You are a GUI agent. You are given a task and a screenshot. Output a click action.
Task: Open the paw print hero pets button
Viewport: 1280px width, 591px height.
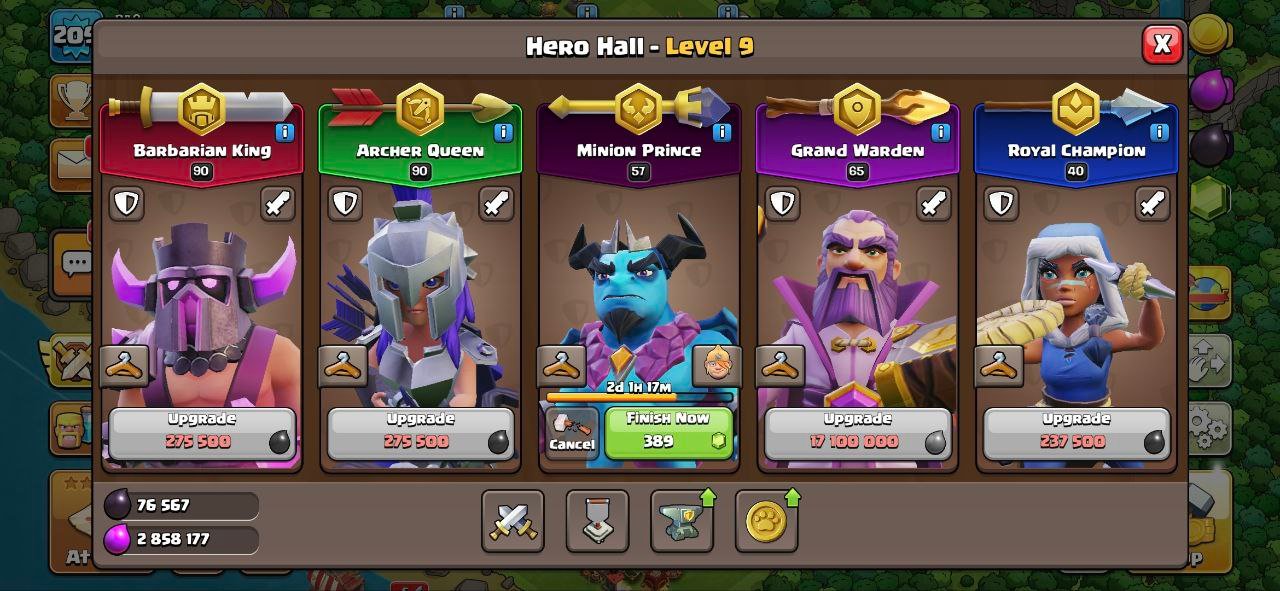point(767,521)
